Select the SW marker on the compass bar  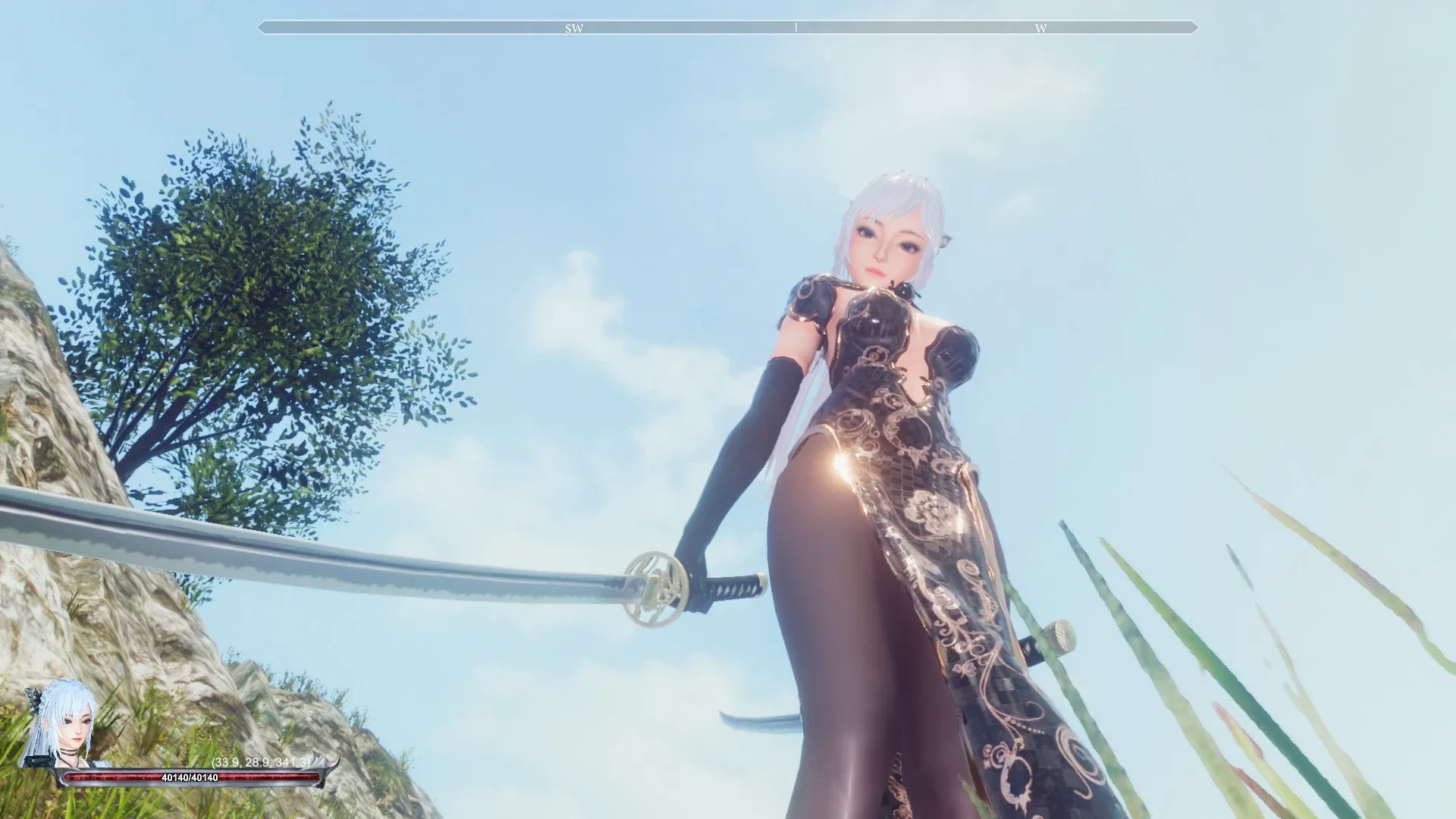pos(574,27)
